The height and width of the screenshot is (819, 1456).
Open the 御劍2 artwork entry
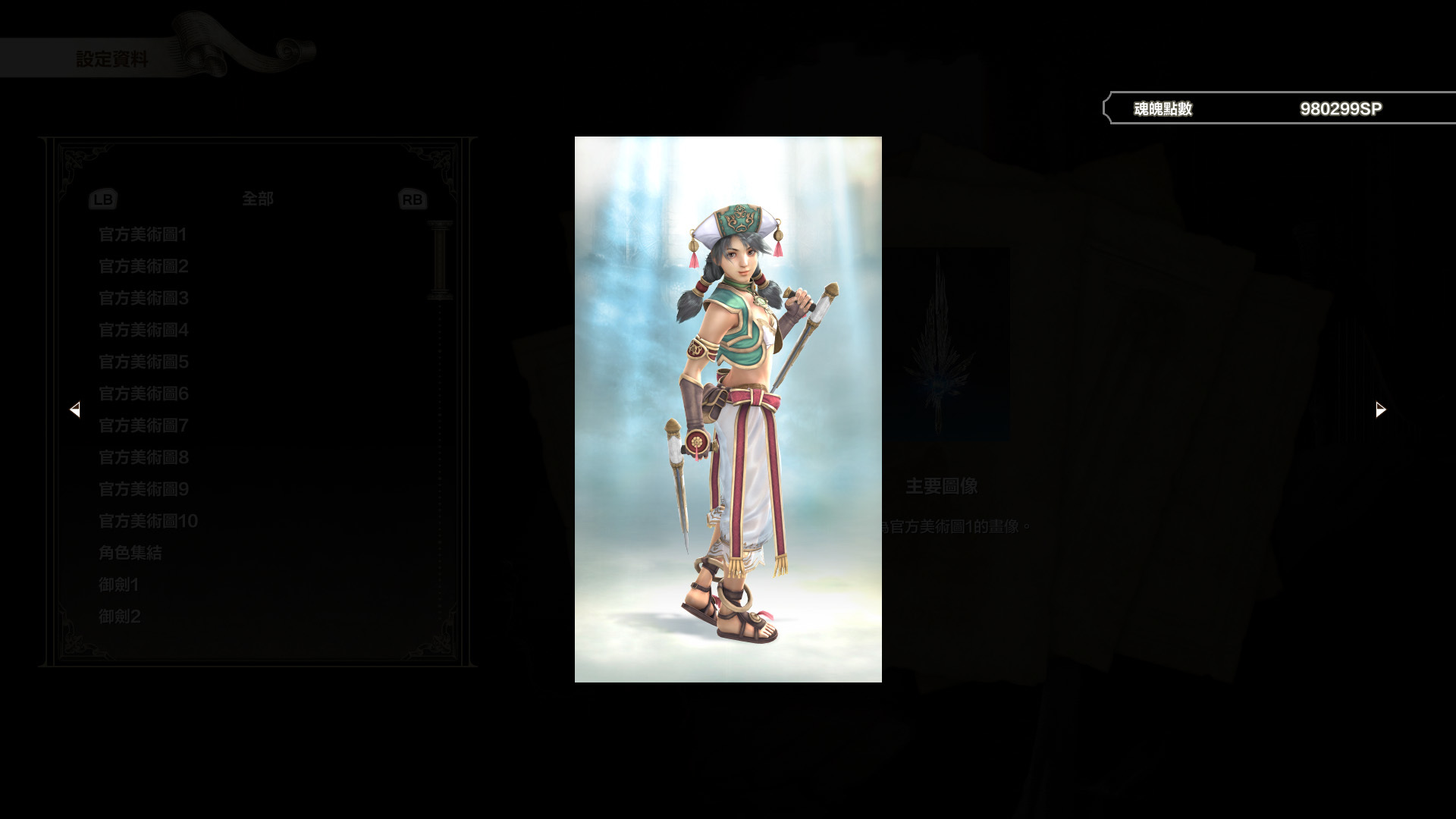point(119,617)
